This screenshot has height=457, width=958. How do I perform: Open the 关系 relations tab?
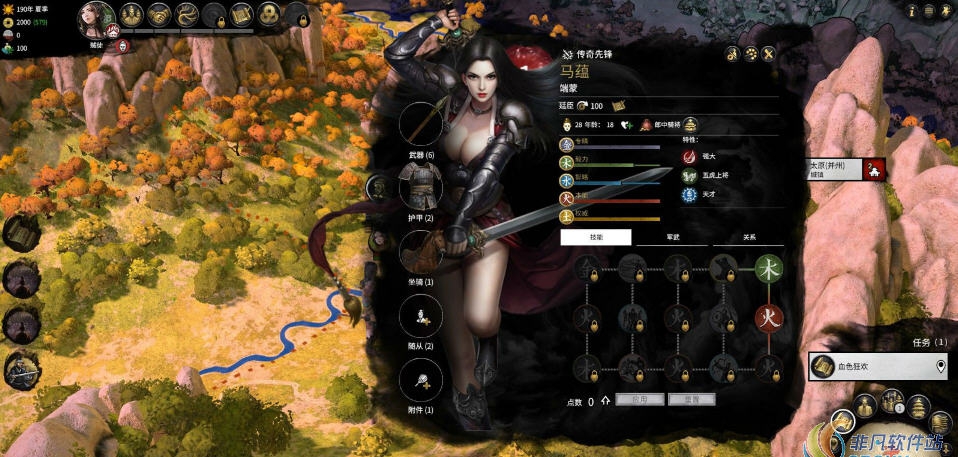click(x=748, y=237)
